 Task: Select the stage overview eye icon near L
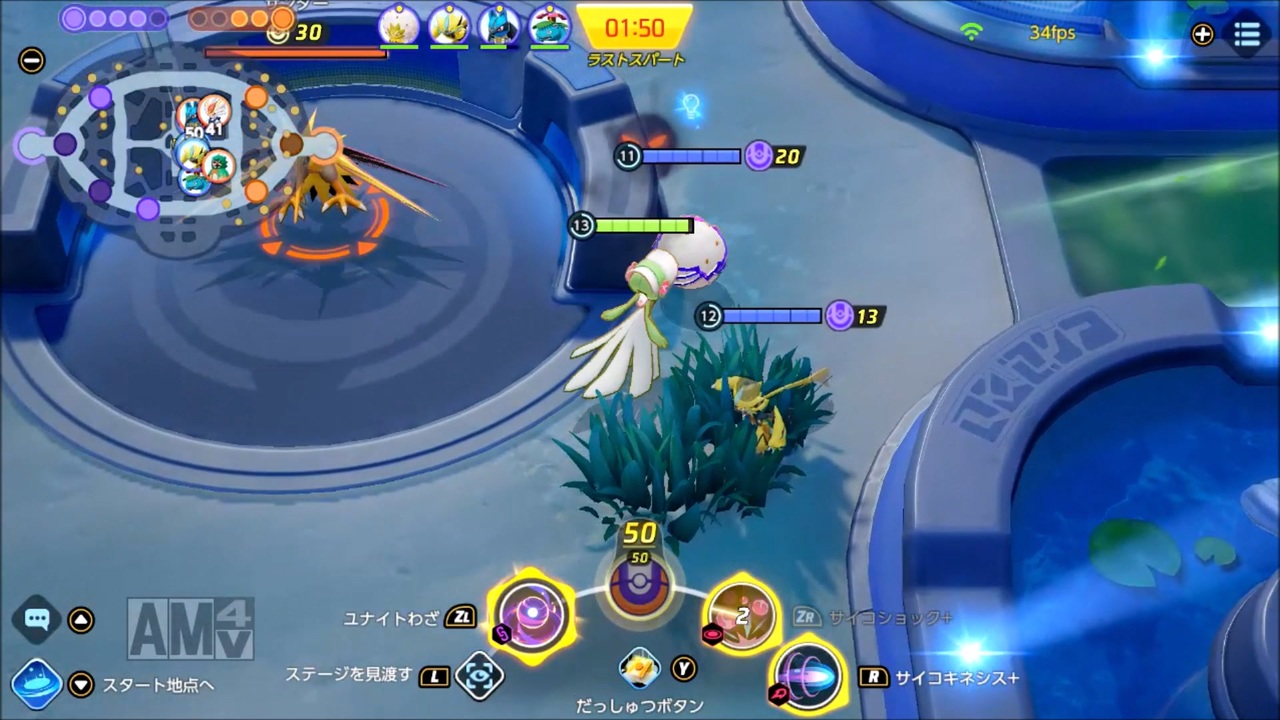[480, 676]
